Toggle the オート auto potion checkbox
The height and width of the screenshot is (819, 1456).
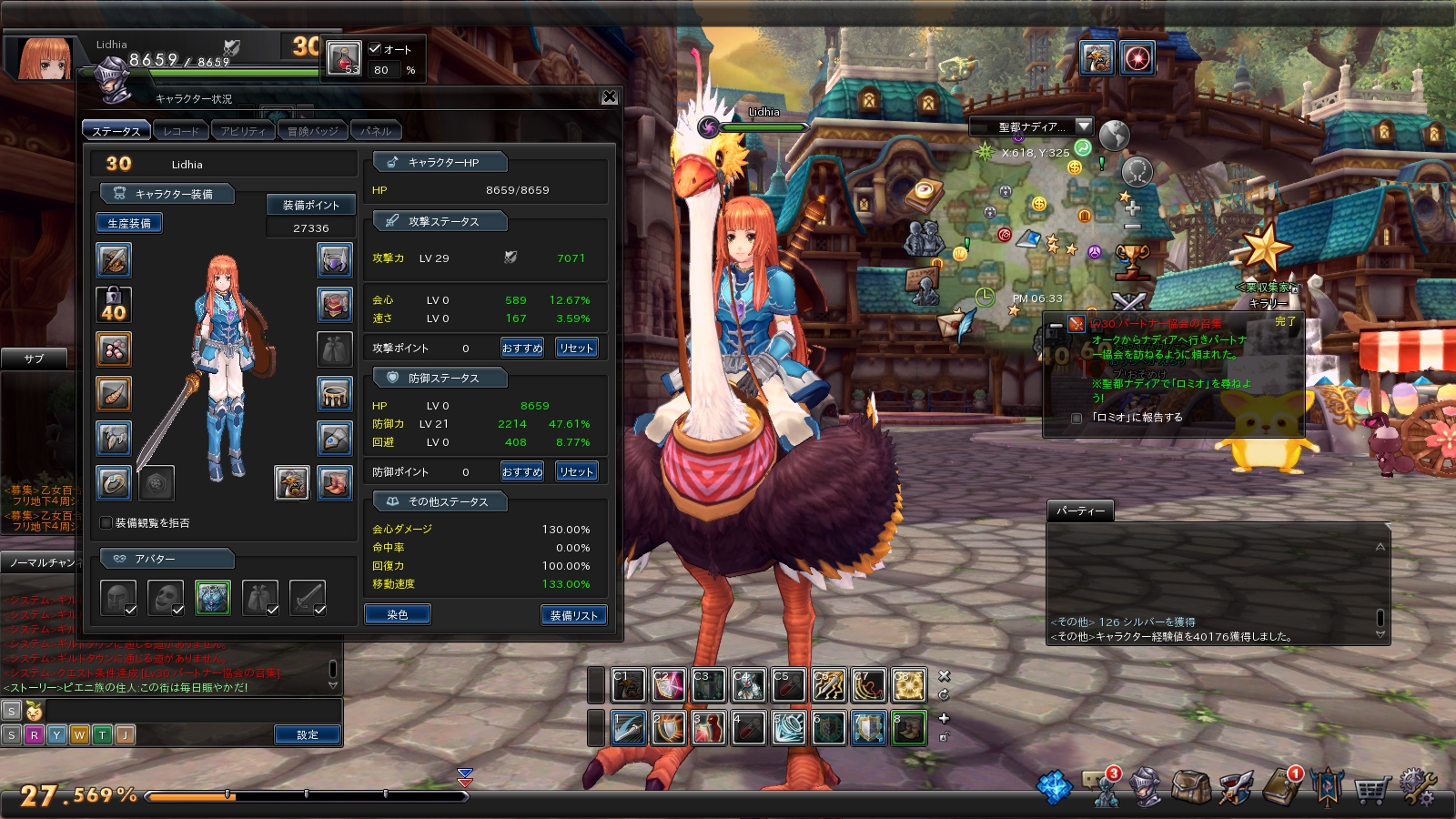375,49
